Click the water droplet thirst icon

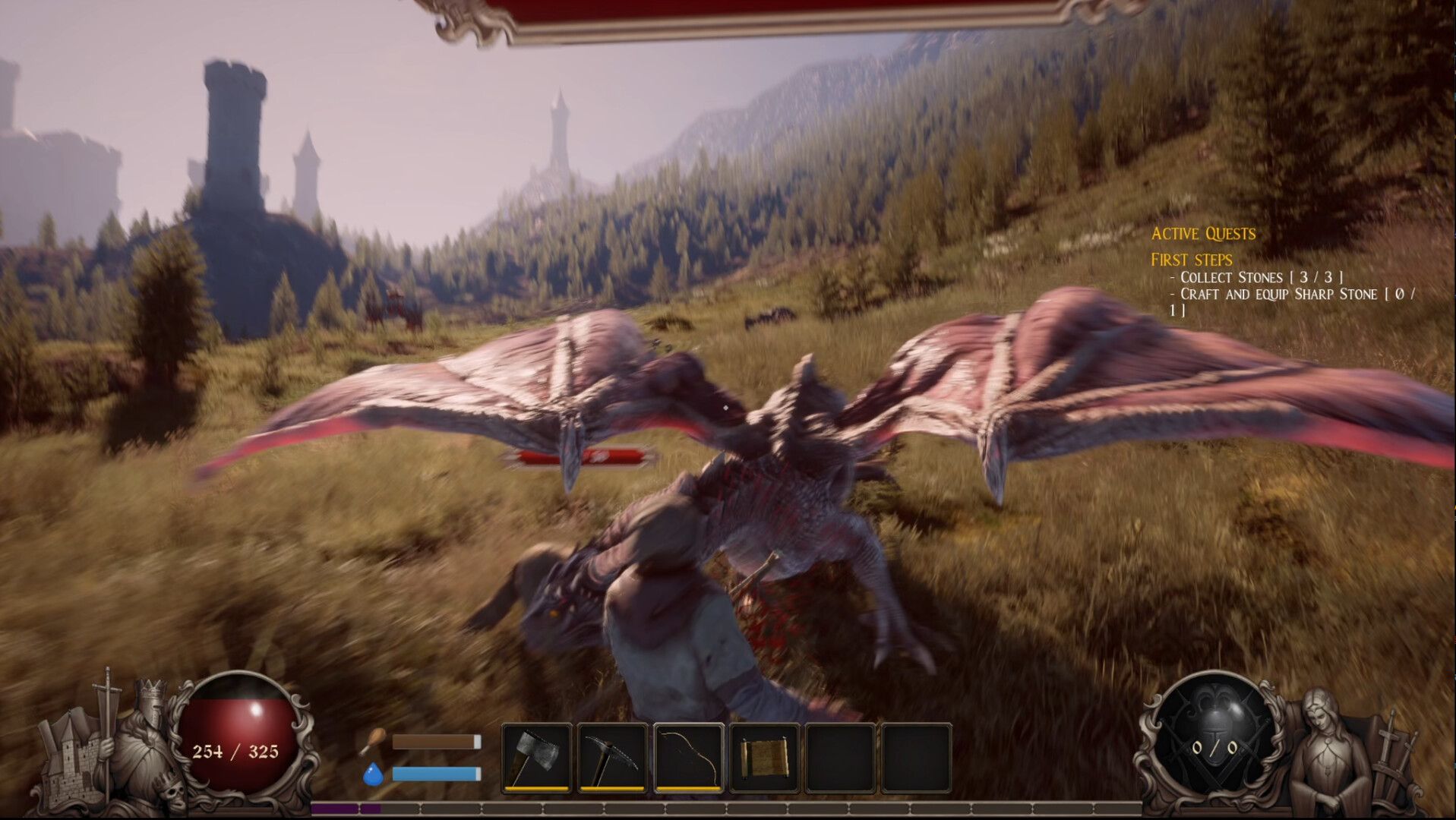click(x=374, y=774)
